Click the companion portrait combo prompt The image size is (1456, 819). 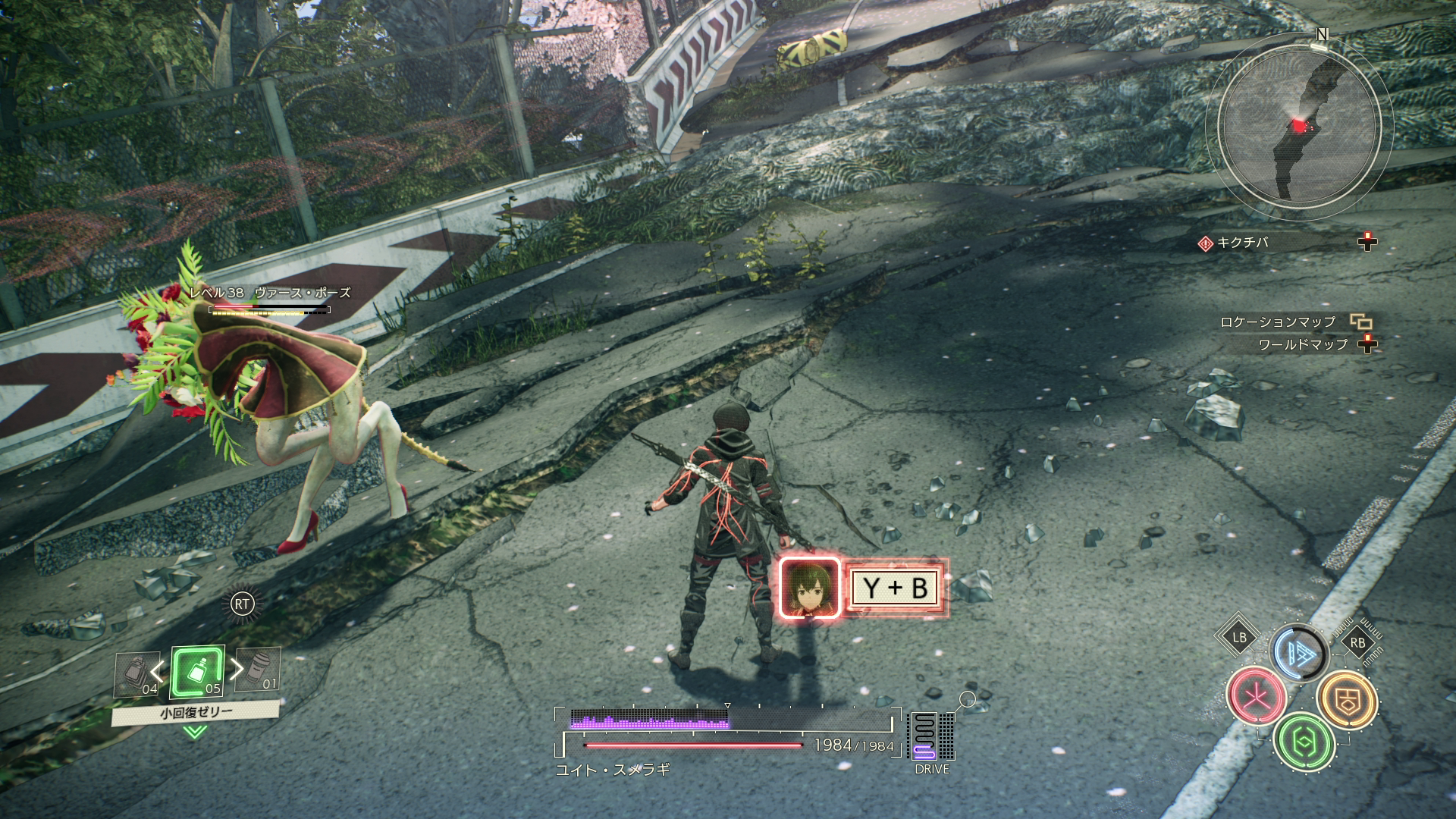(810, 588)
